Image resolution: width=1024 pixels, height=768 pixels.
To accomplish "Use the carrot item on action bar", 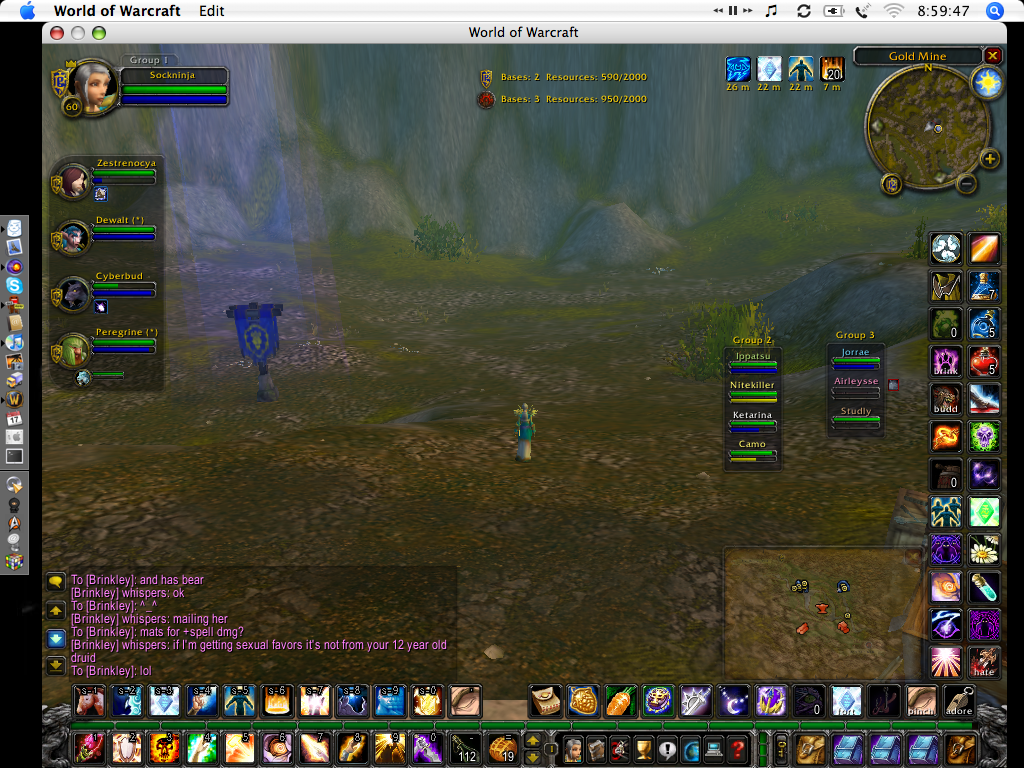I will coord(619,701).
